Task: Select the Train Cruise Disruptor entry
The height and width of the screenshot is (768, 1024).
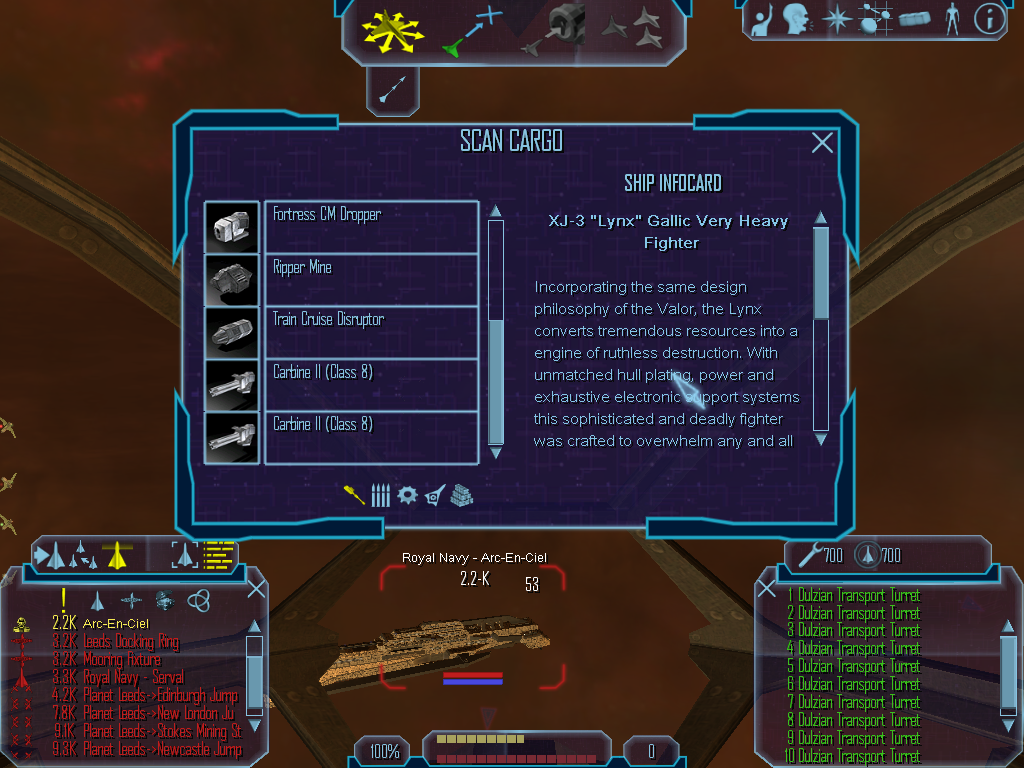Action: pos(371,332)
